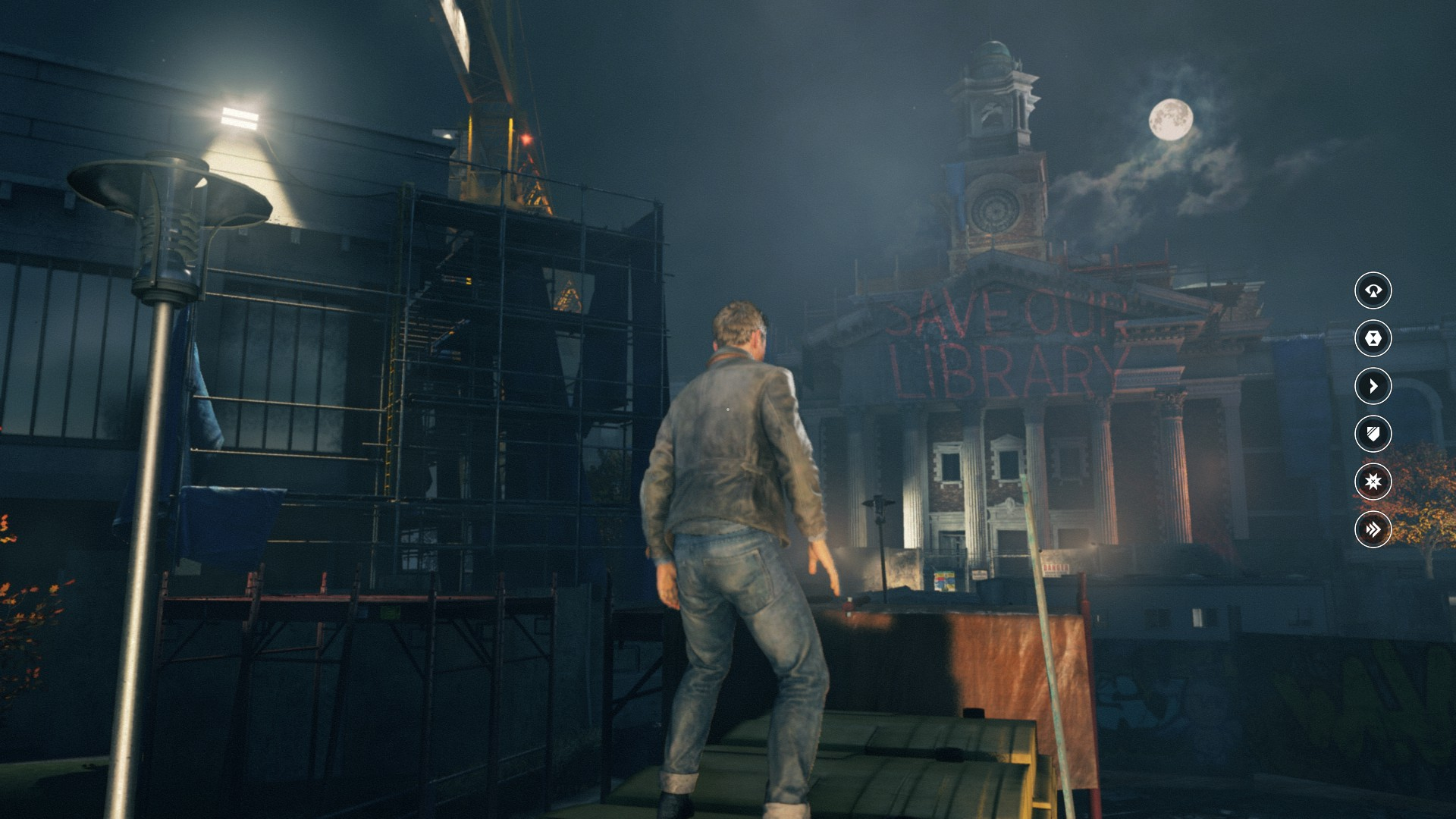Image resolution: width=1456 pixels, height=819 pixels.
Task: Trigger the Time Dodge single-arrow ability
Action: [x=1373, y=386]
